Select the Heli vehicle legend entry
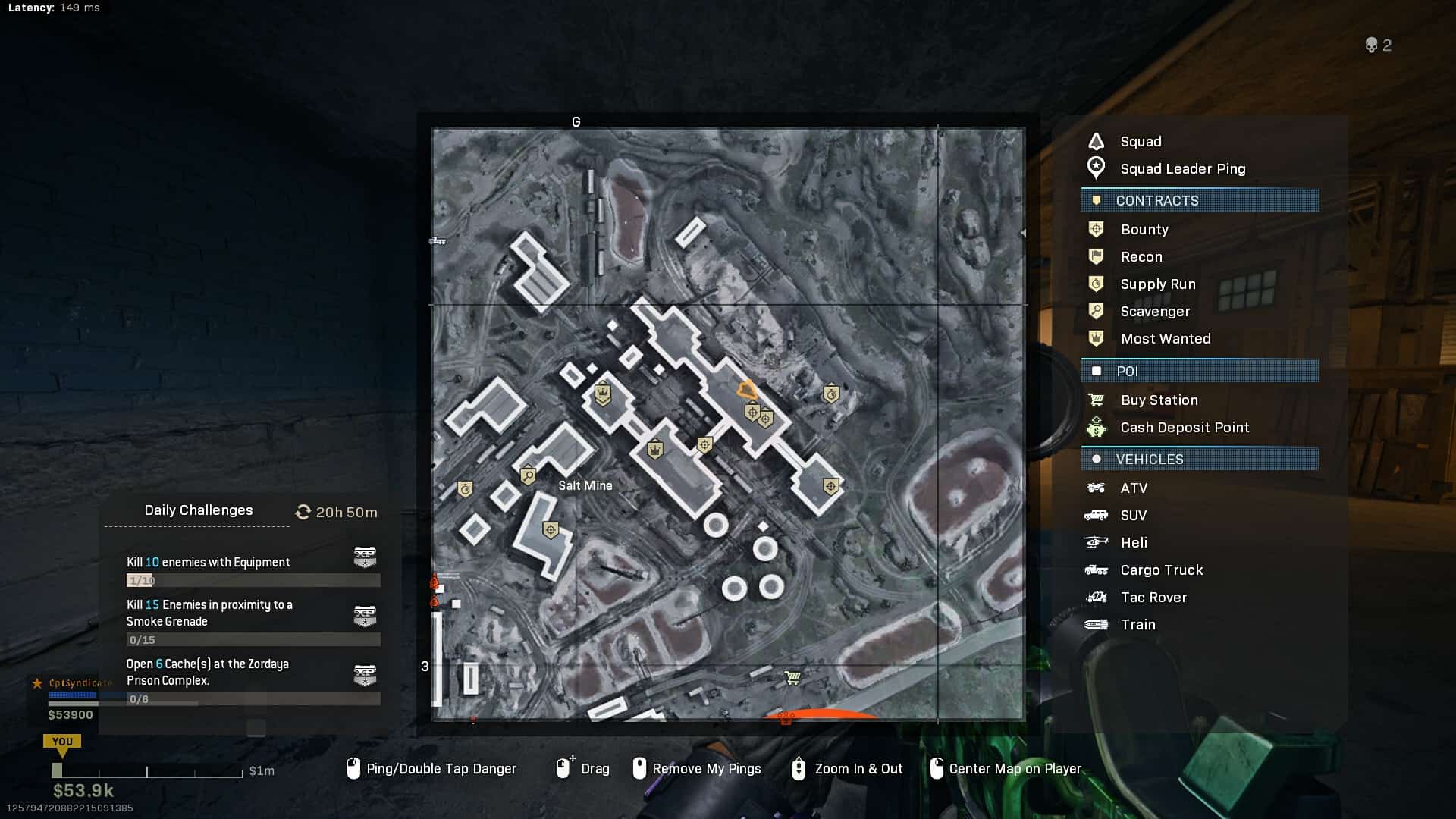This screenshot has height=819, width=1456. [1133, 542]
